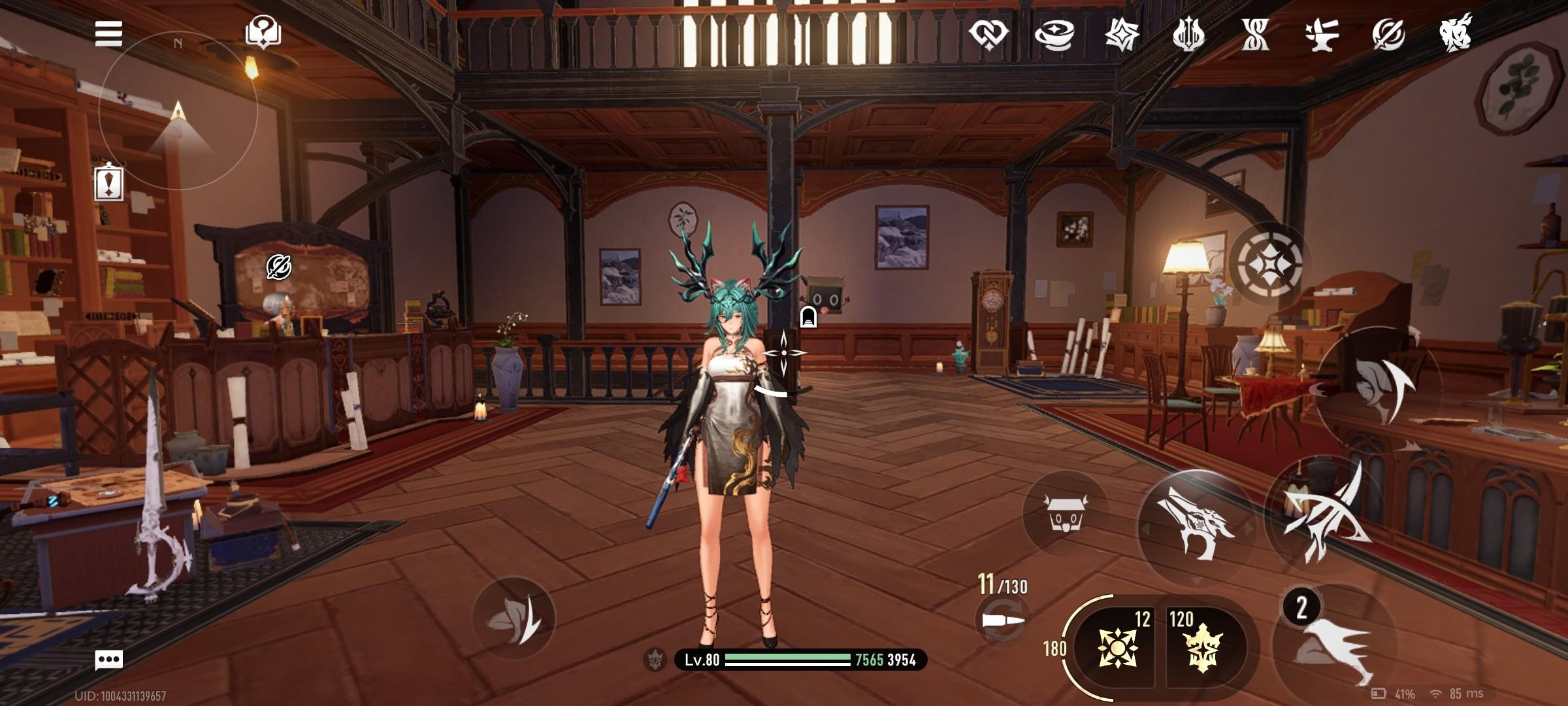Tap the bullet reload button
The height and width of the screenshot is (706, 1568).
[x=1002, y=619]
